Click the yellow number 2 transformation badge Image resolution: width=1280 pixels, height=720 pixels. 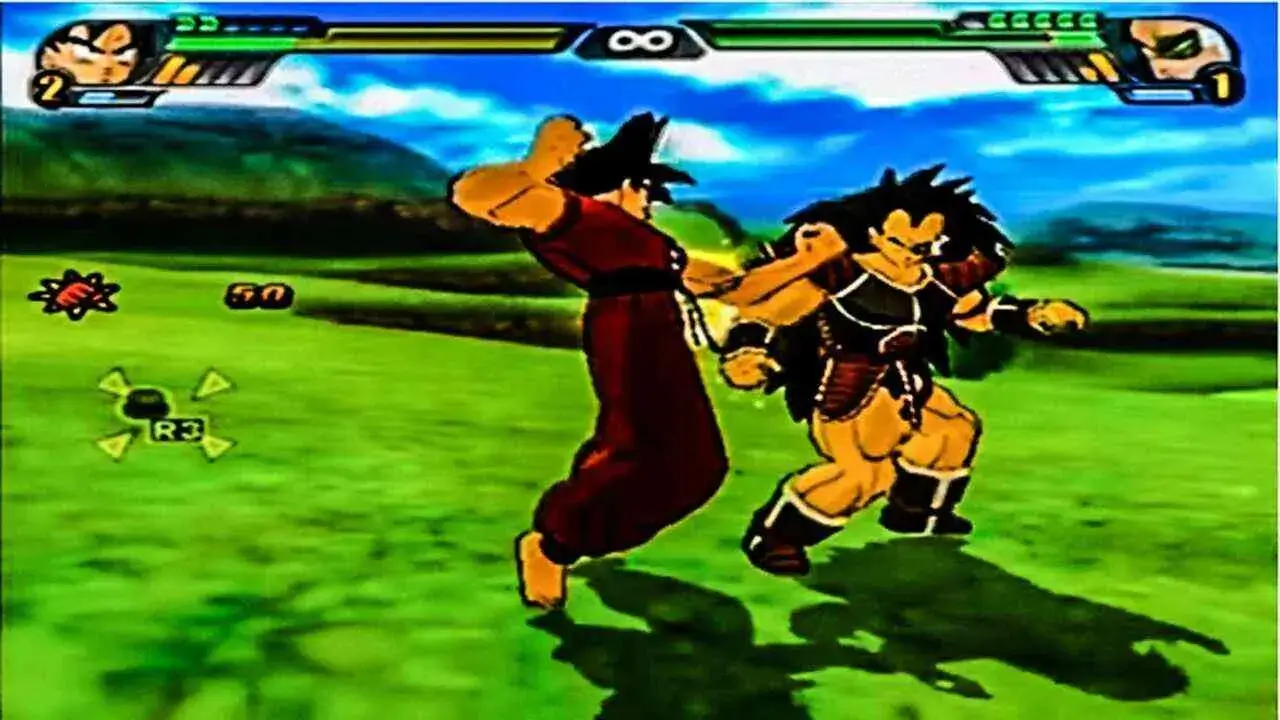(x=48, y=83)
